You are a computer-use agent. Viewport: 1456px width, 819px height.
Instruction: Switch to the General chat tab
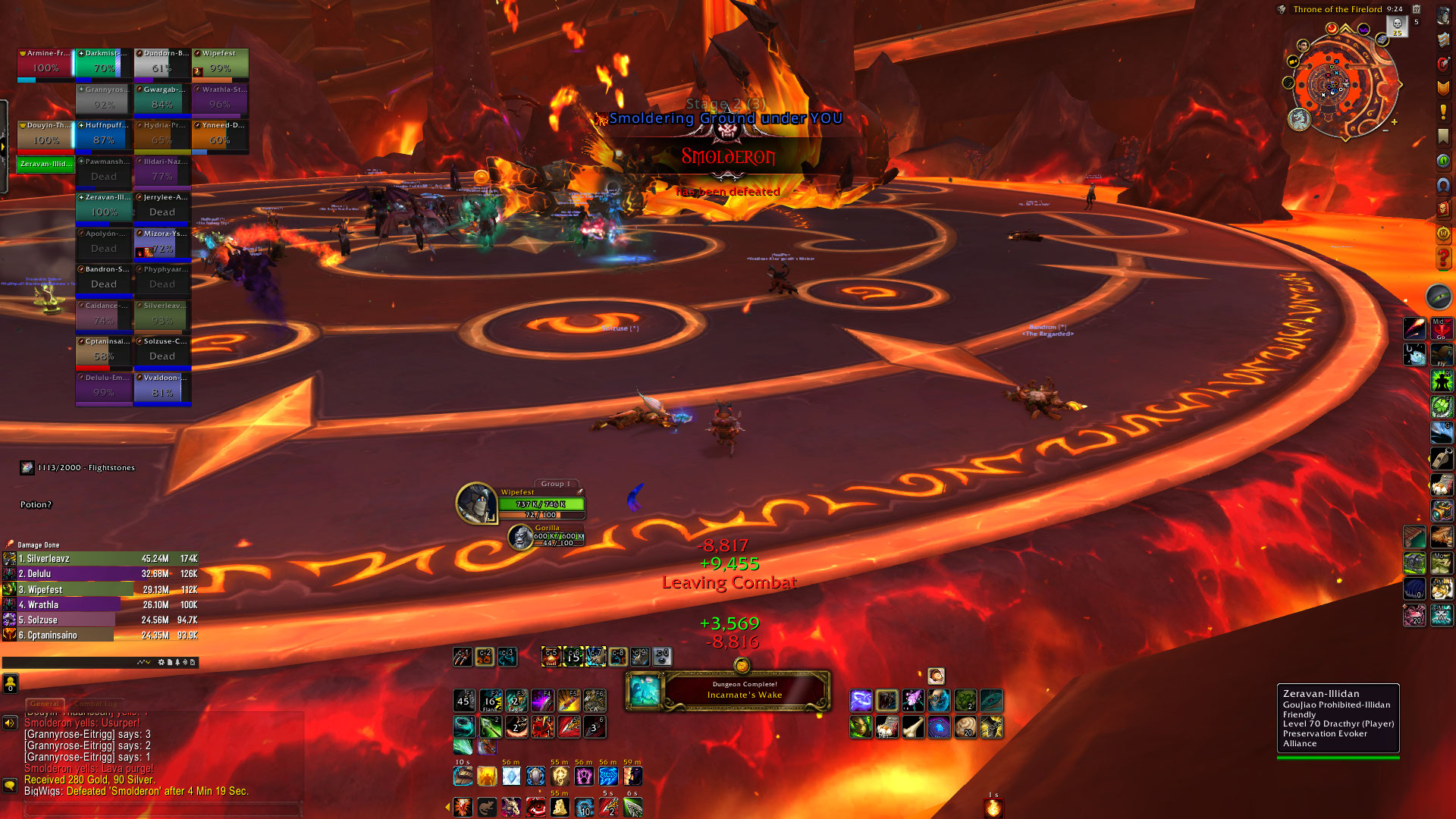[x=45, y=704]
